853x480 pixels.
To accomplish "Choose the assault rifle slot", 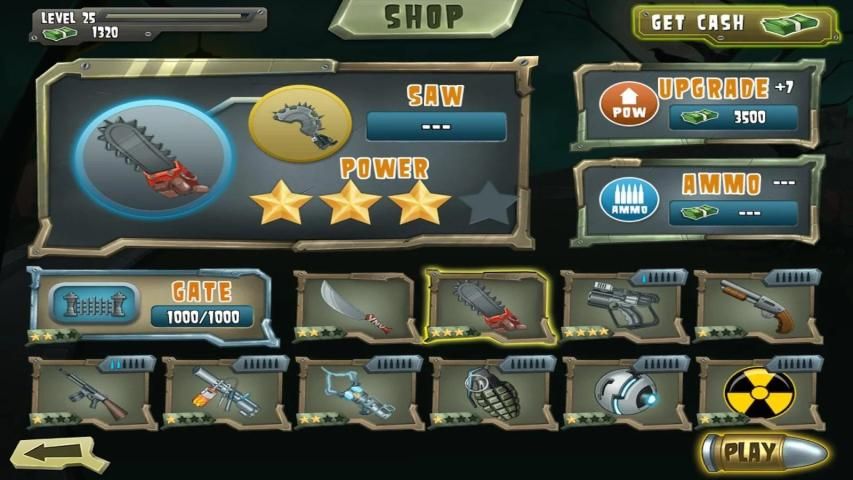I will (x=91, y=392).
